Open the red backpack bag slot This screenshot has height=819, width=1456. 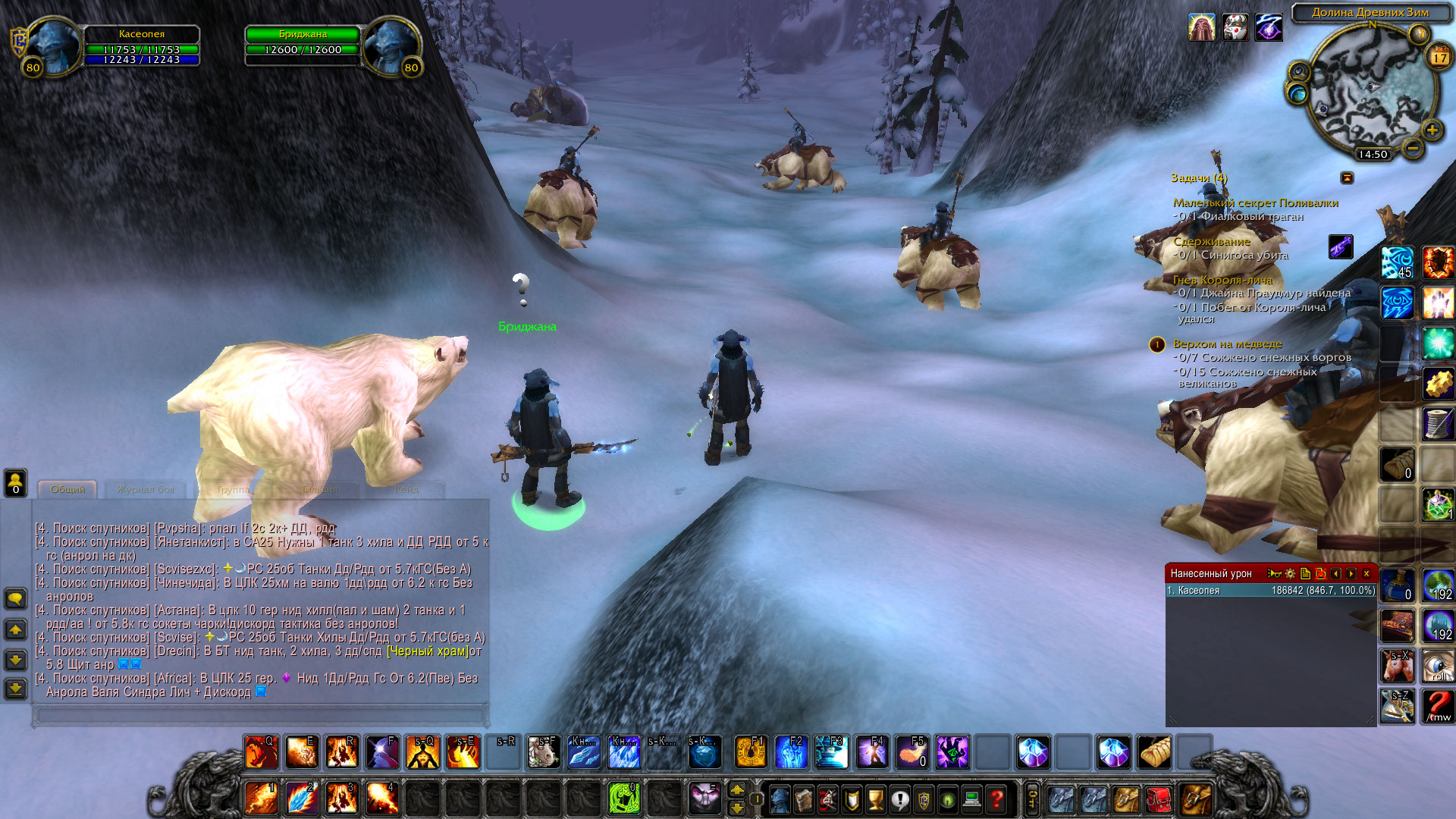point(1159,799)
